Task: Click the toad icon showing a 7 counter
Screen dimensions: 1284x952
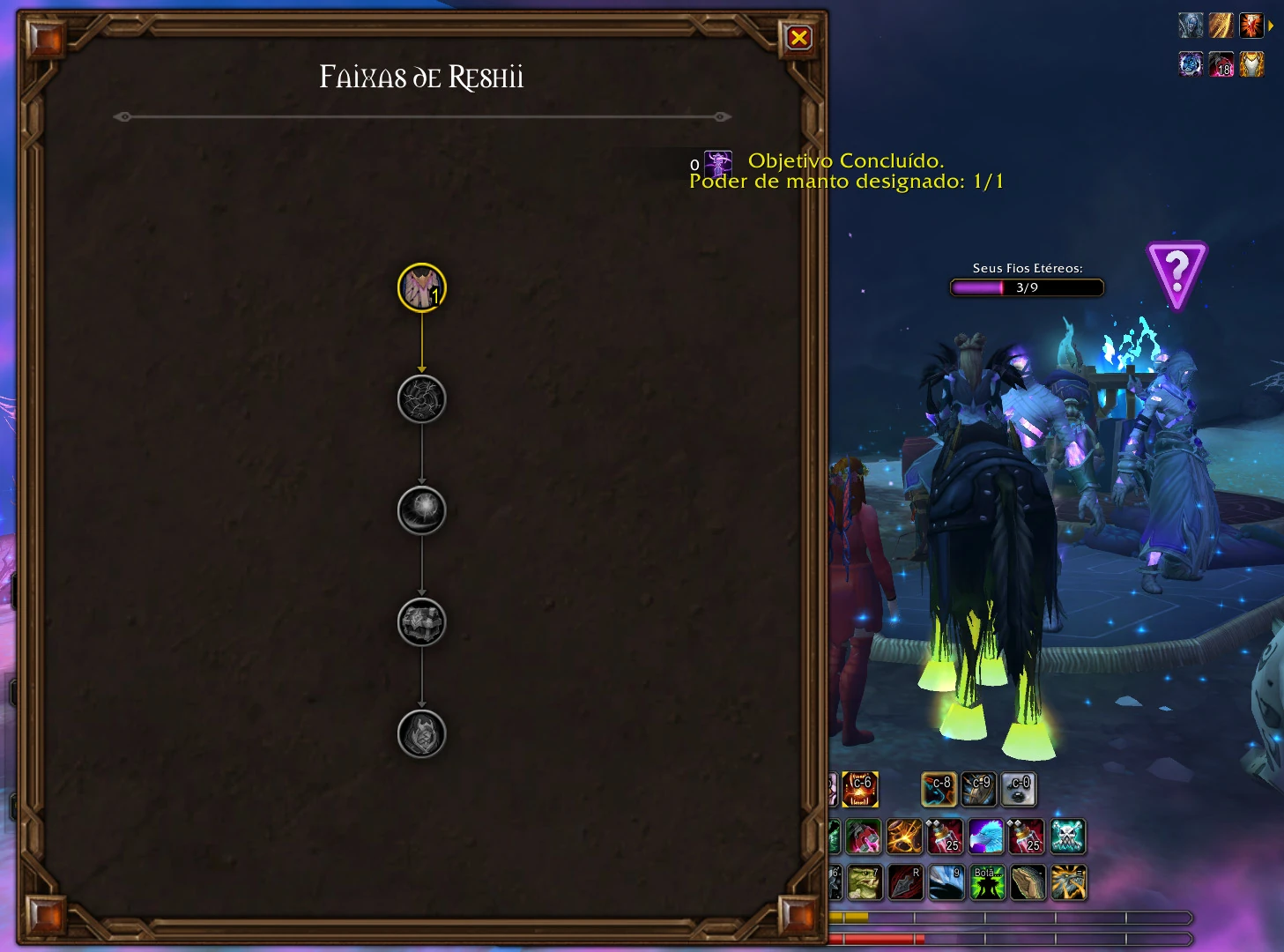Action: 864,881
